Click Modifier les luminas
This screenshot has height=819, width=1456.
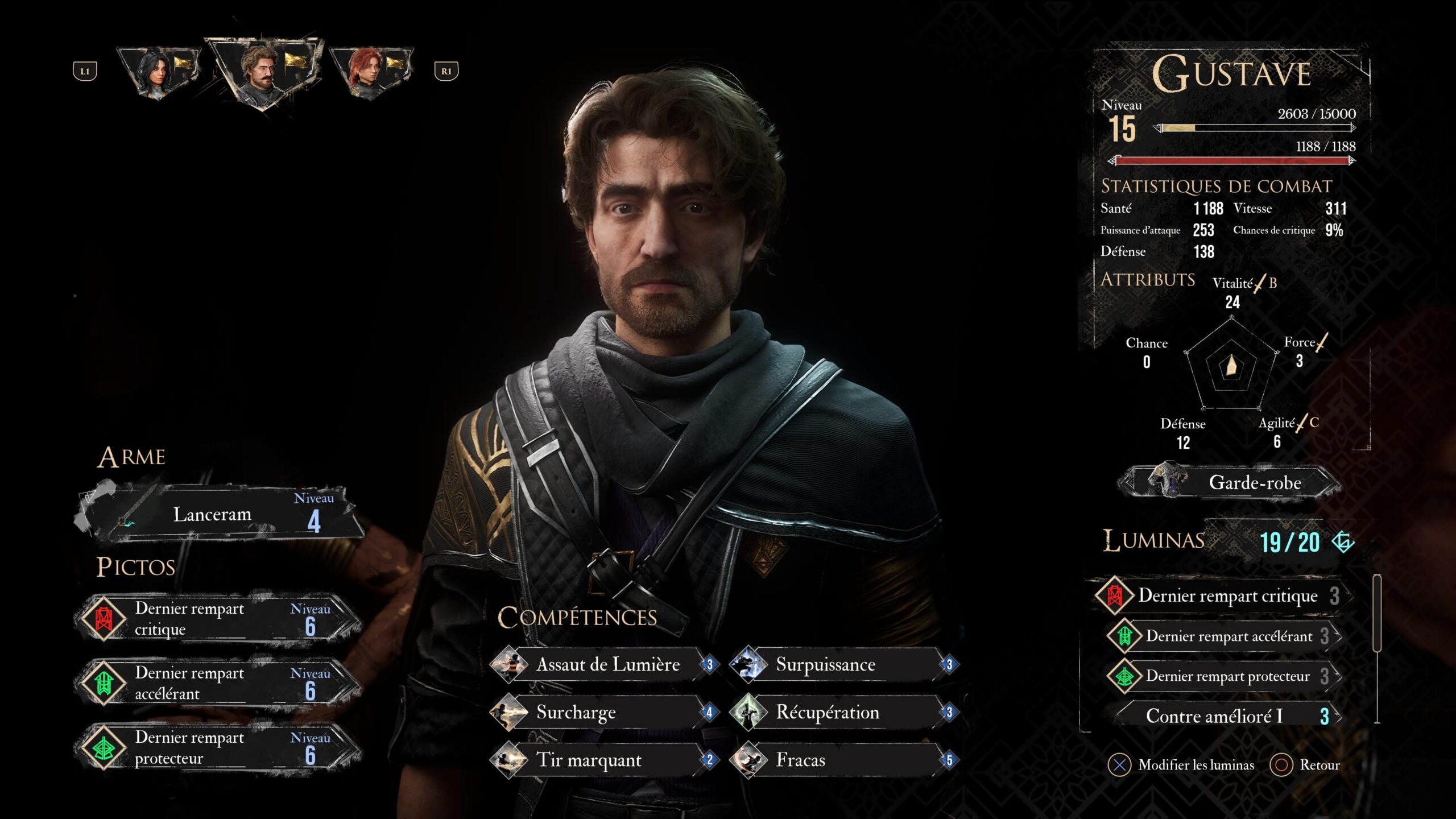1182,765
